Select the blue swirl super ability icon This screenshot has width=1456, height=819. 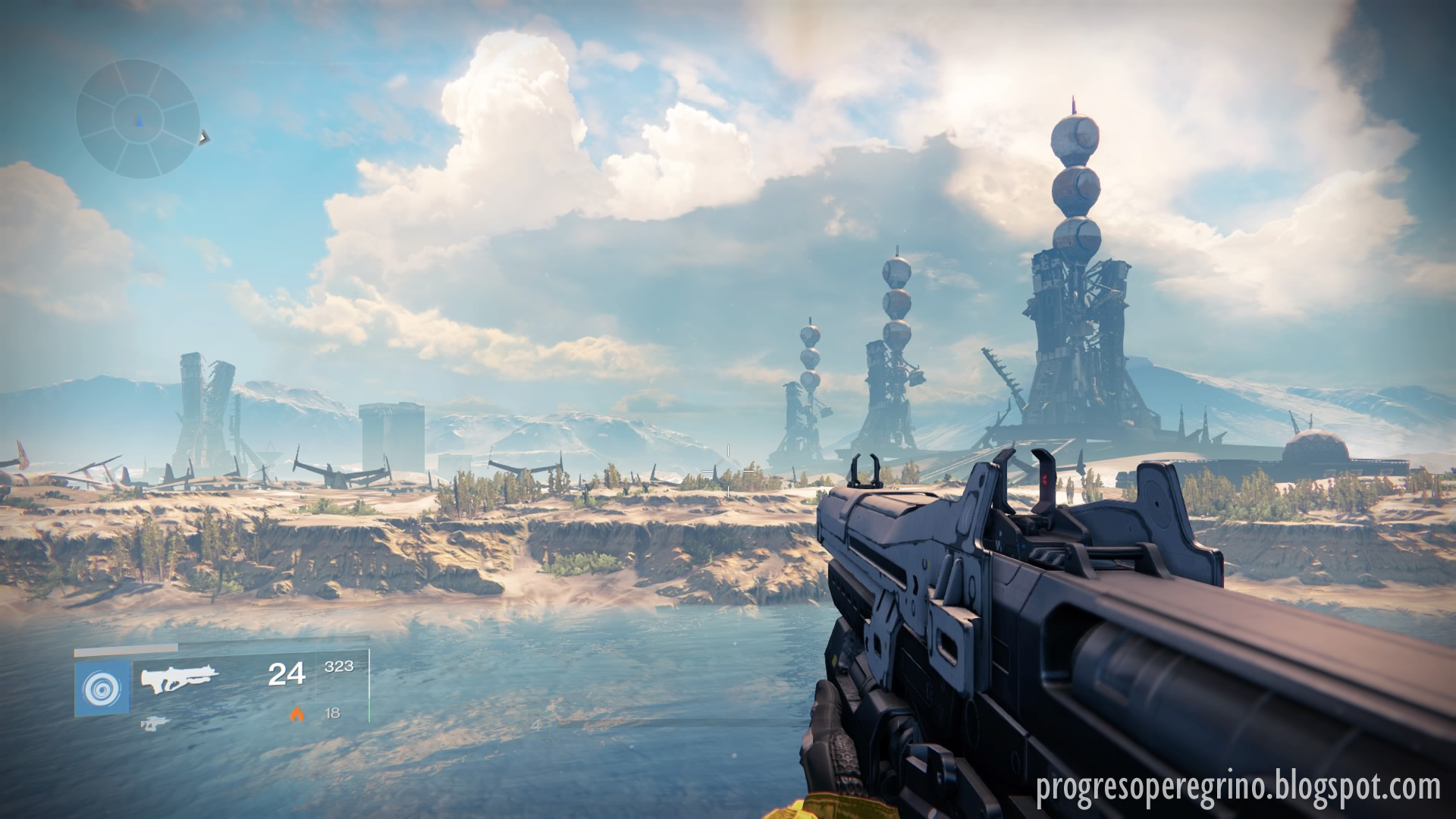102,689
